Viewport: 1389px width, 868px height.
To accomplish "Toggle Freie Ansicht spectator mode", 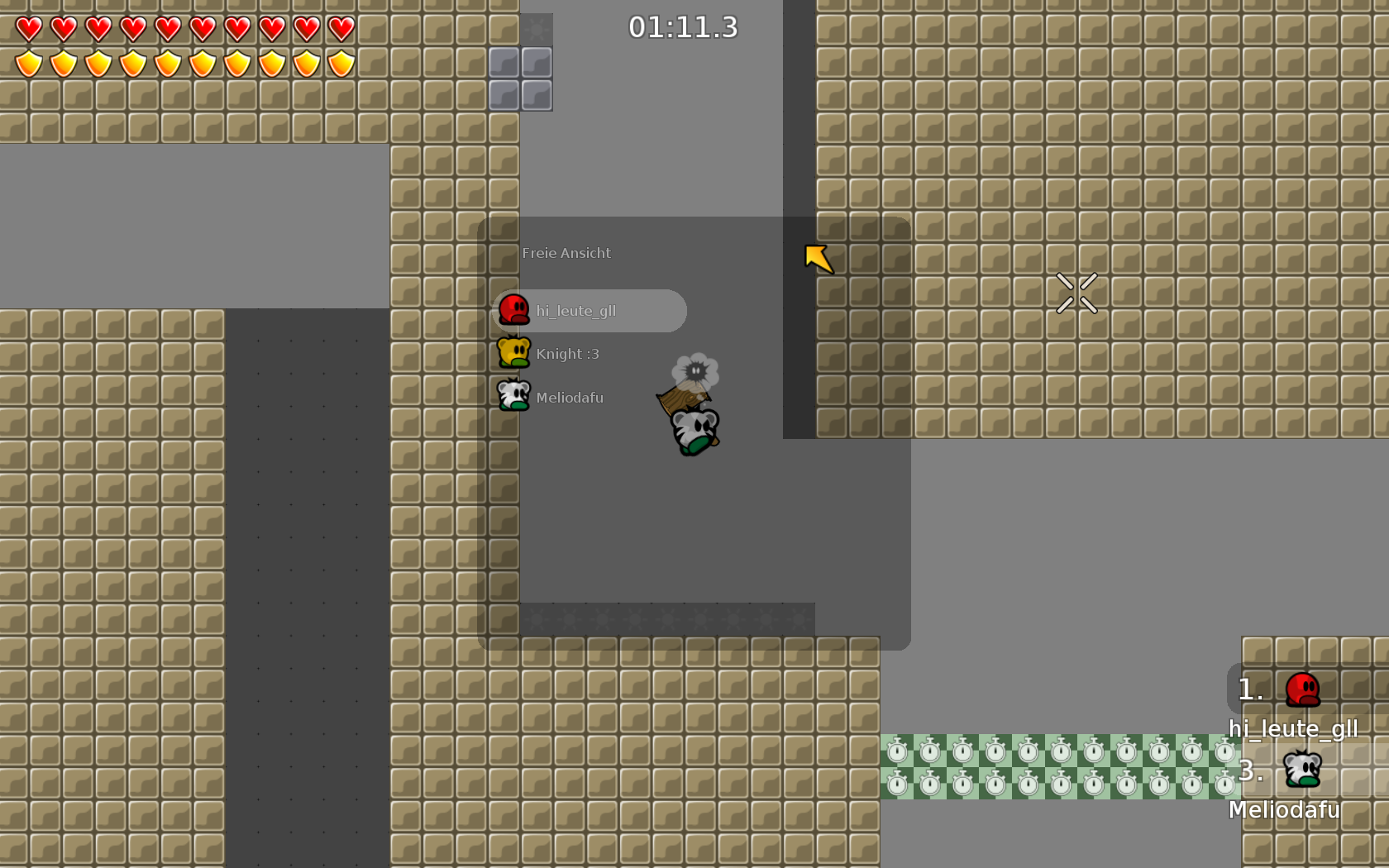I will tap(566, 253).
